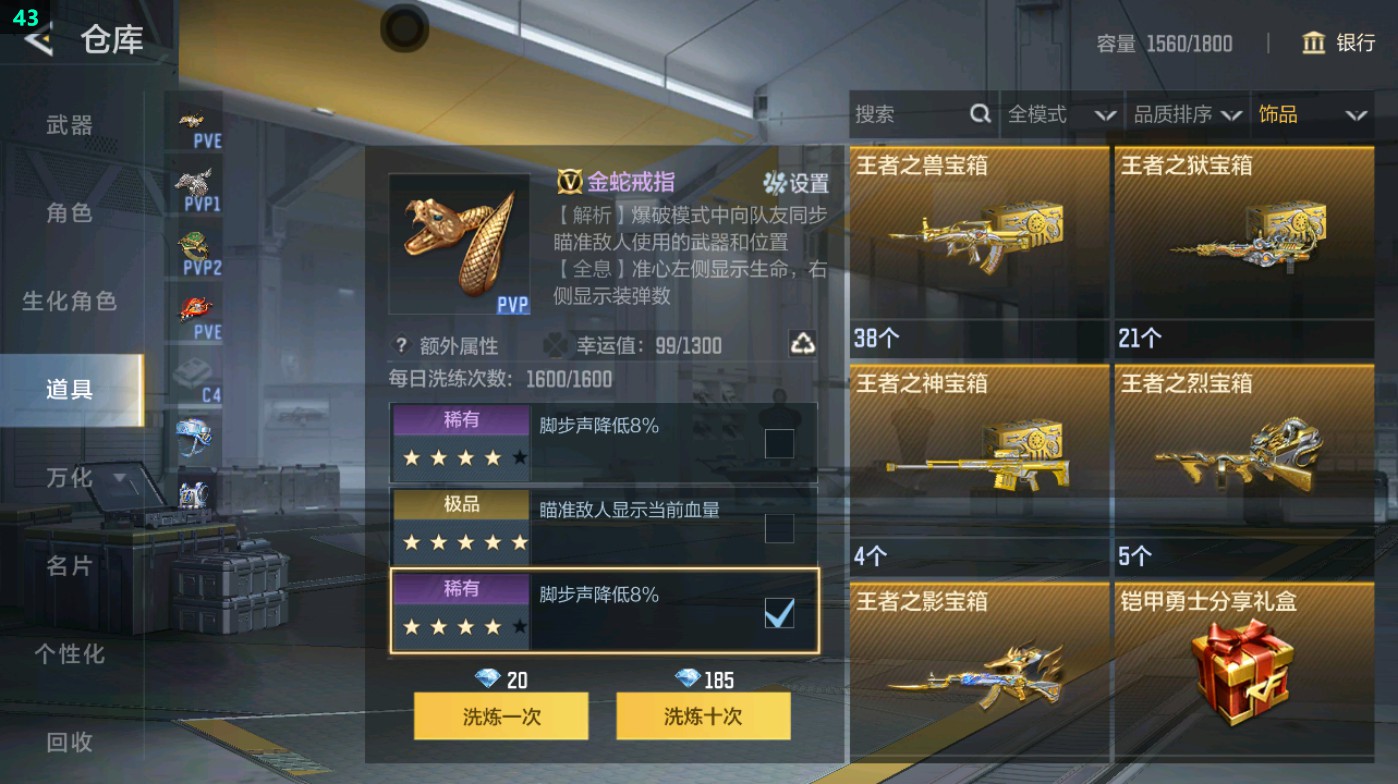Open the 设置 settings next to 金蛇戒指
The width and height of the screenshot is (1398, 784).
[x=797, y=182]
